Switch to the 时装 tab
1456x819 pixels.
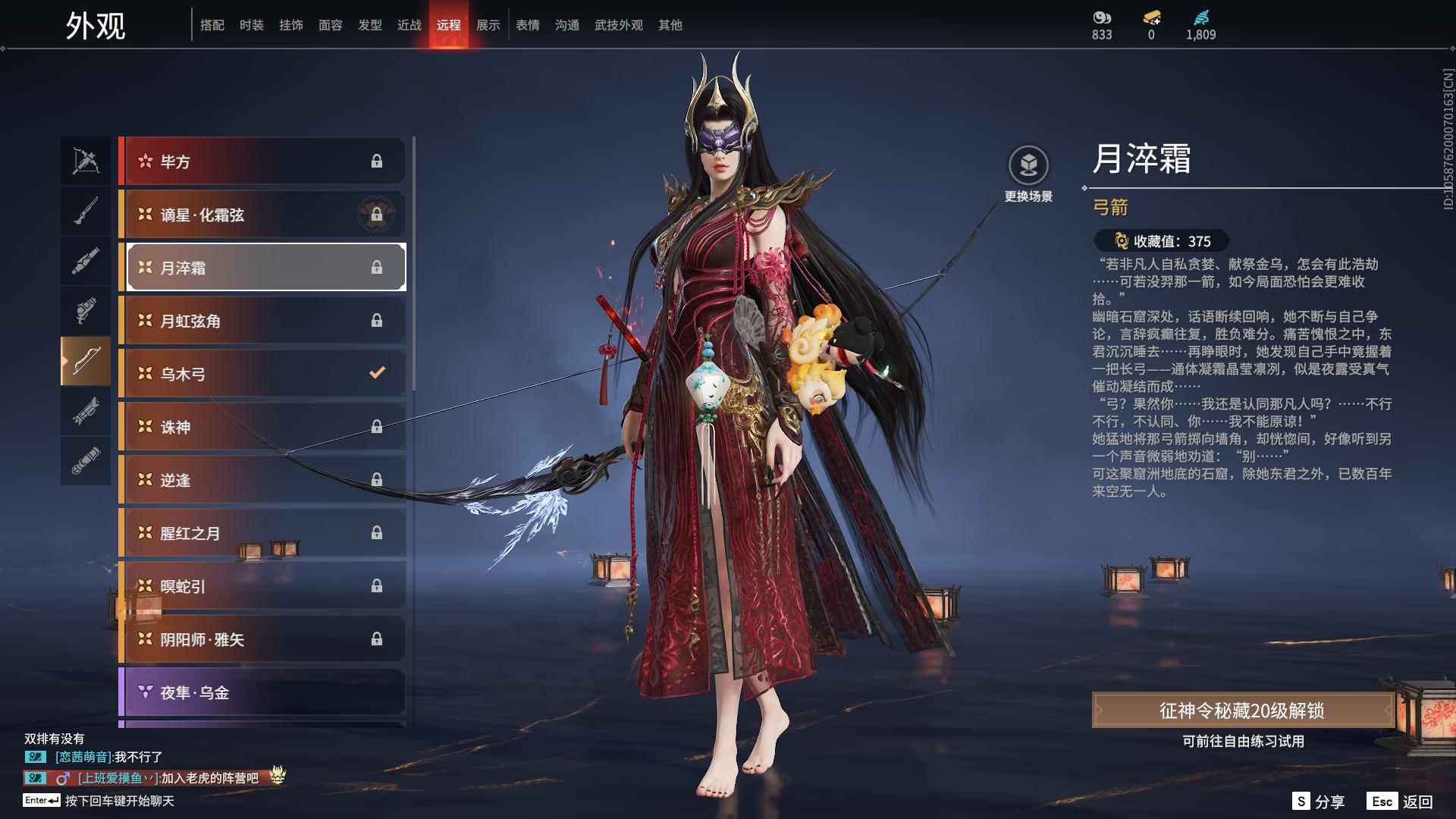pos(250,24)
